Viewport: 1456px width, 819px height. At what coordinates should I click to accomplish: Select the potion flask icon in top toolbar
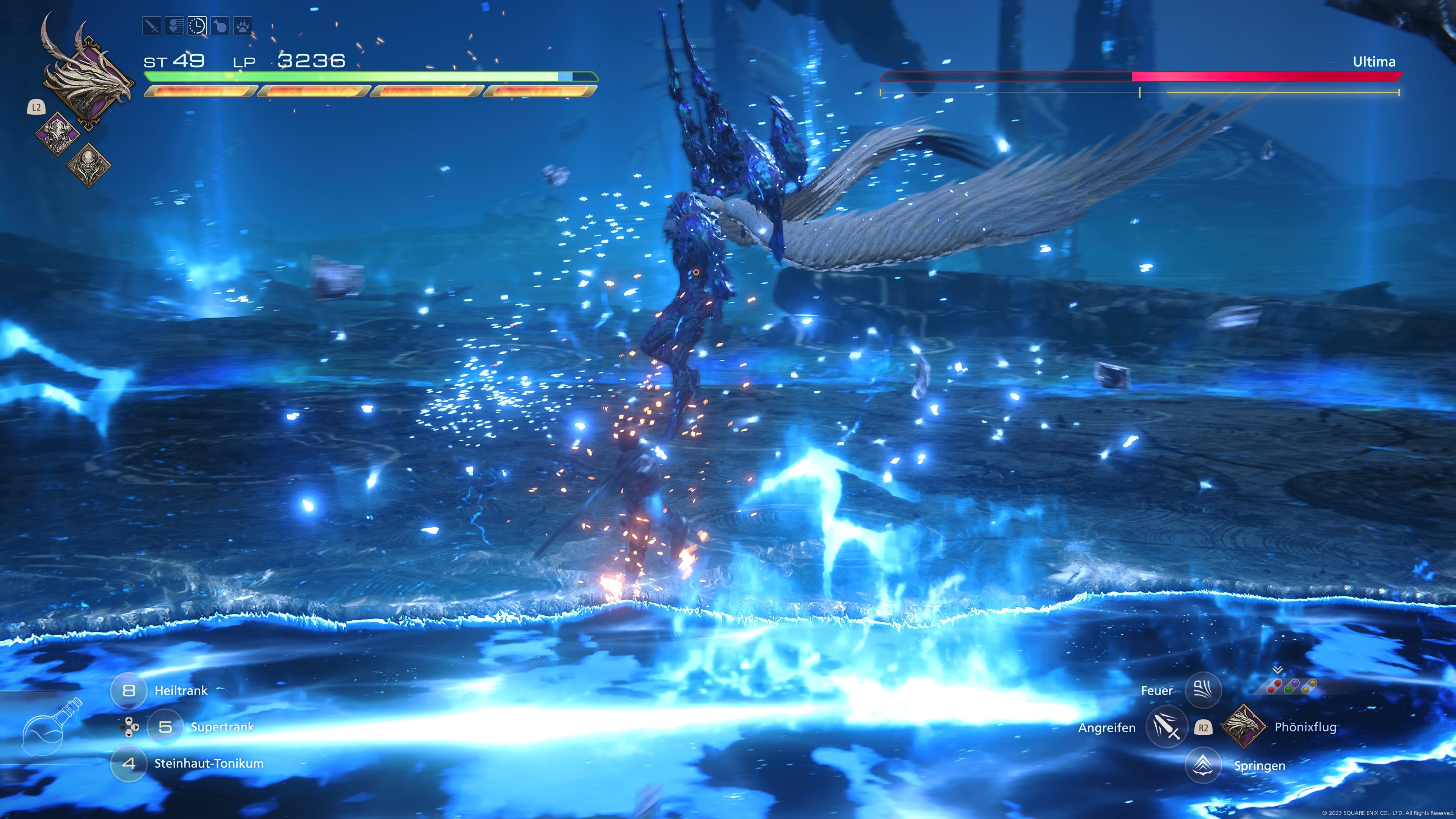pyautogui.click(x=220, y=25)
